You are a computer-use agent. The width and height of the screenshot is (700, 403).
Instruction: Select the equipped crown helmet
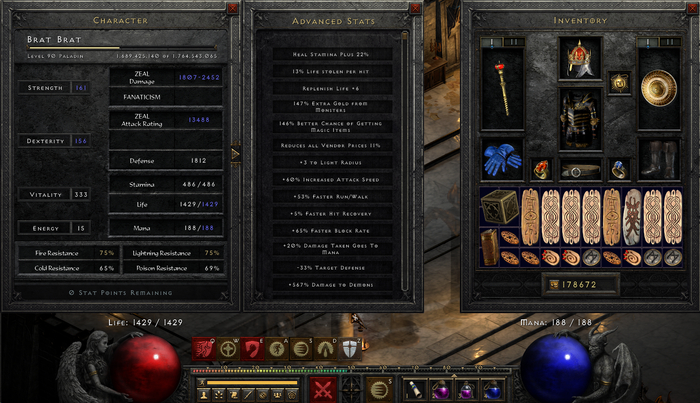tap(581, 58)
